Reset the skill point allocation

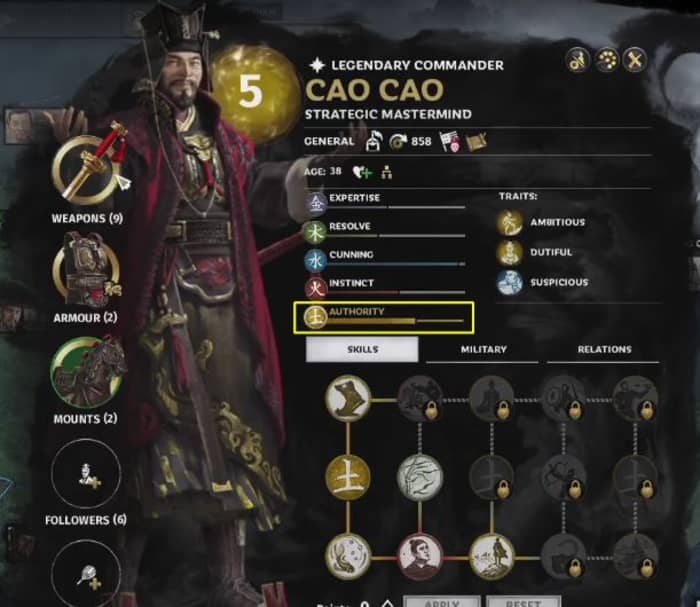coord(524,602)
